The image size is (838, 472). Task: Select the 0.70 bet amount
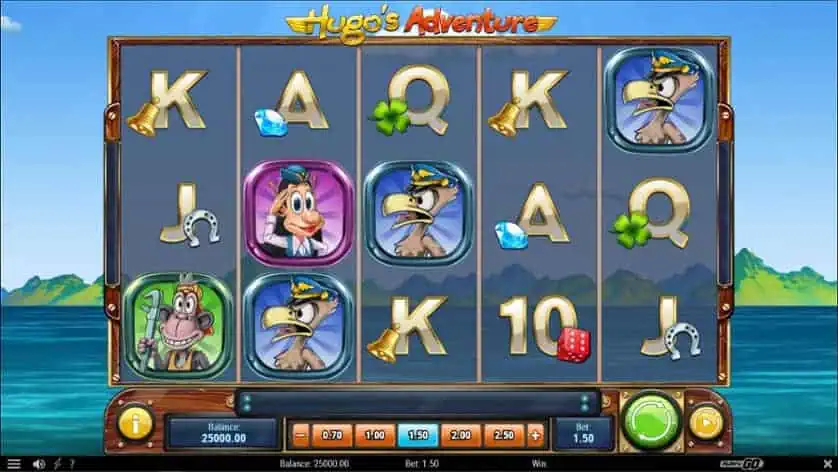[x=333, y=435]
